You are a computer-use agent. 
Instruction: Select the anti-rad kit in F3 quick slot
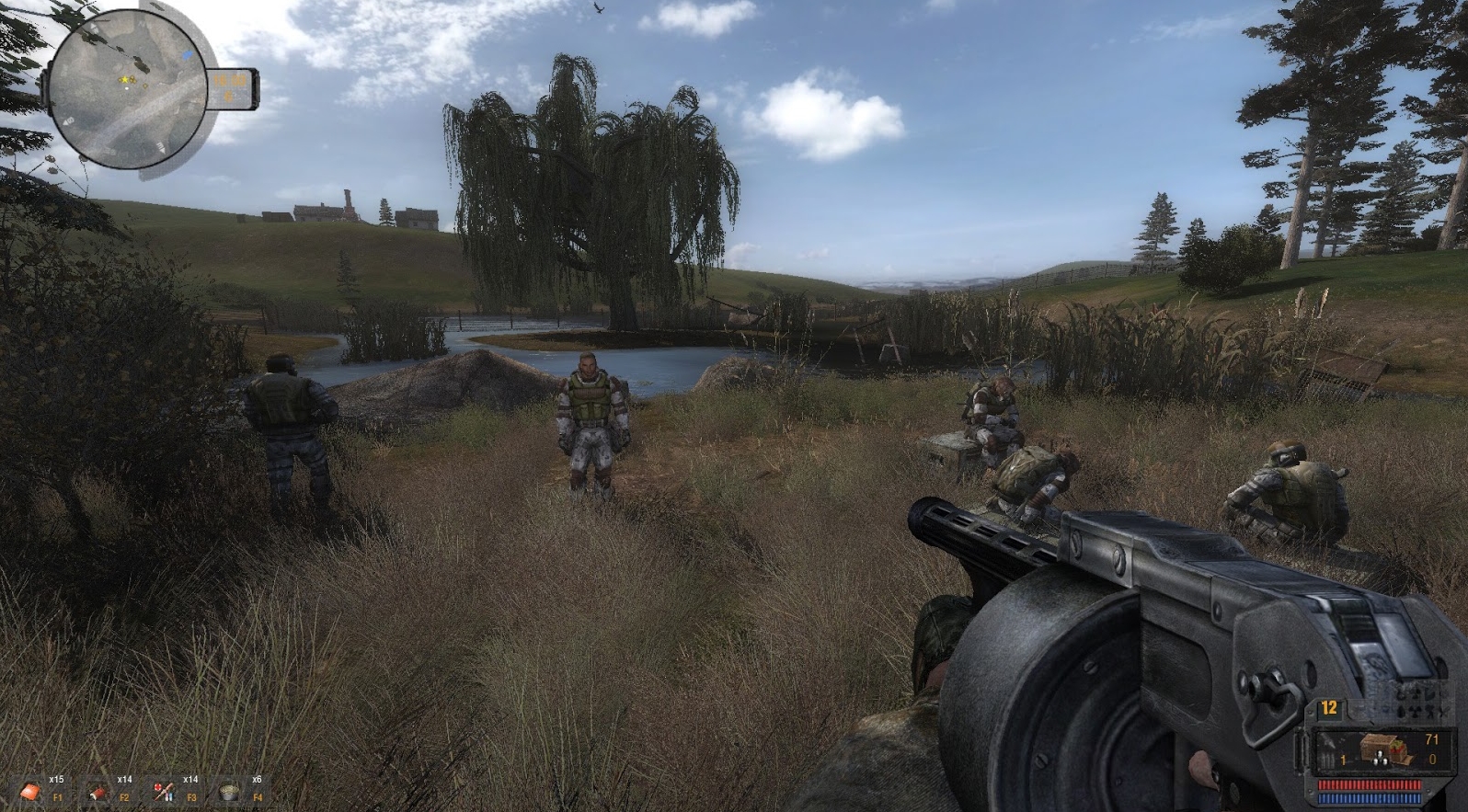(x=164, y=792)
